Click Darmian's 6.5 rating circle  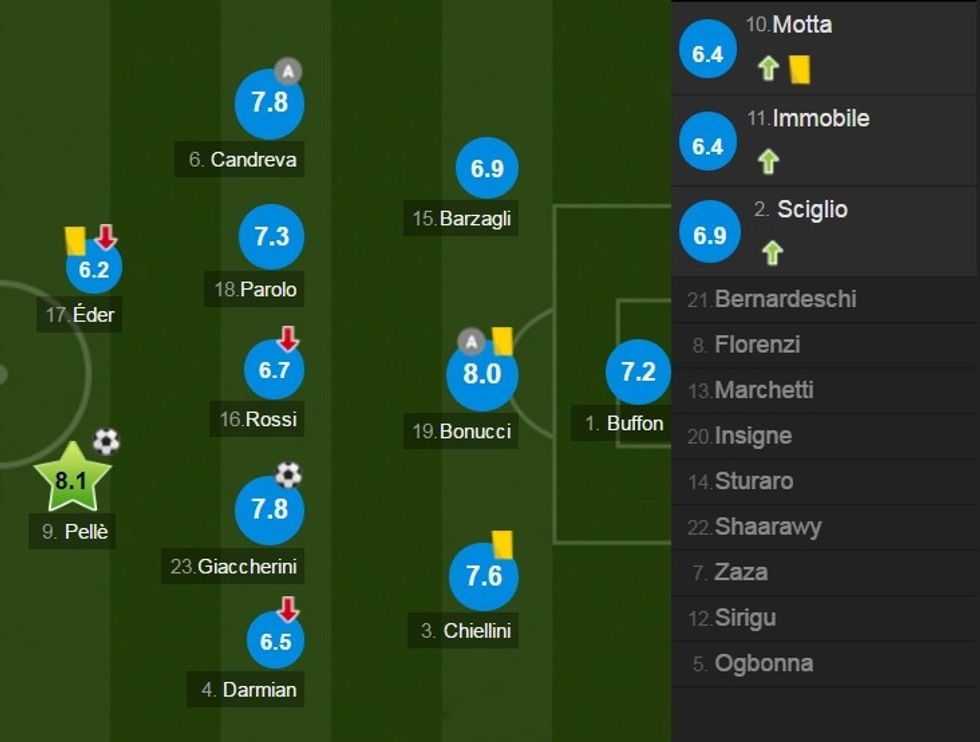click(275, 641)
